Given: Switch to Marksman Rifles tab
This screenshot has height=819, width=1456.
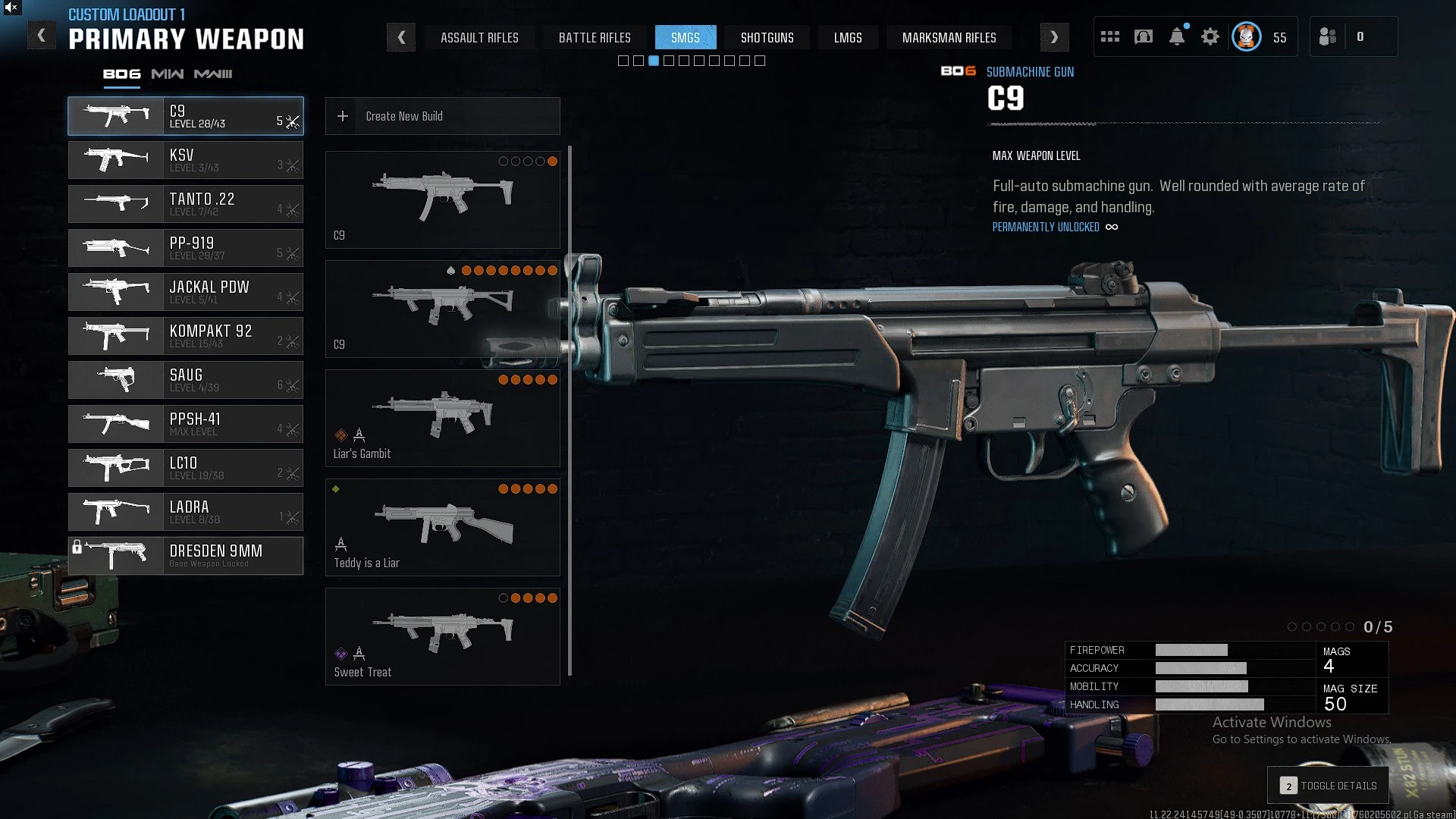Looking at the screenshot, I should [949, 37].
